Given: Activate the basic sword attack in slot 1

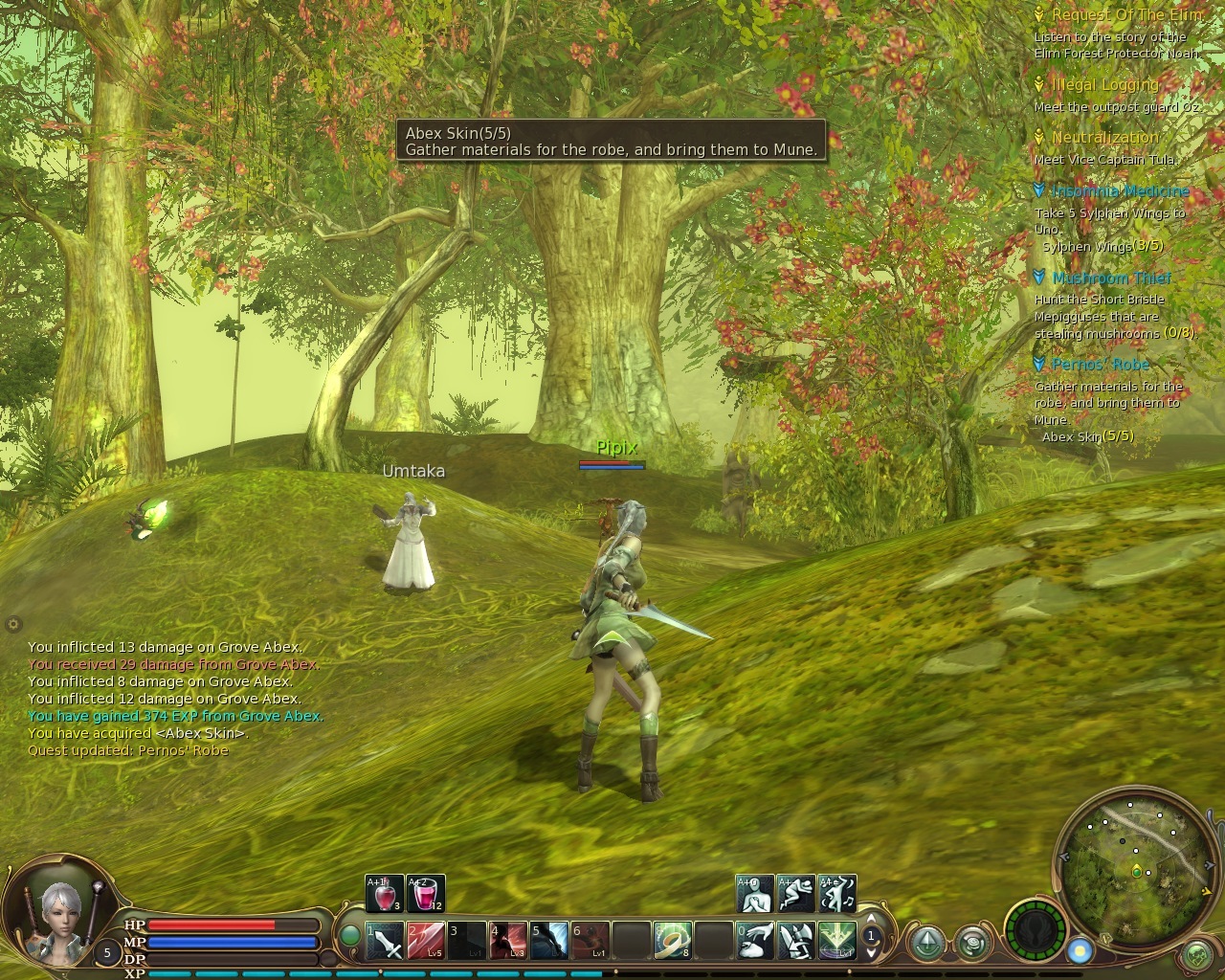Looking at the screenshot, I should pyautogui.click(x=386, y=941).
